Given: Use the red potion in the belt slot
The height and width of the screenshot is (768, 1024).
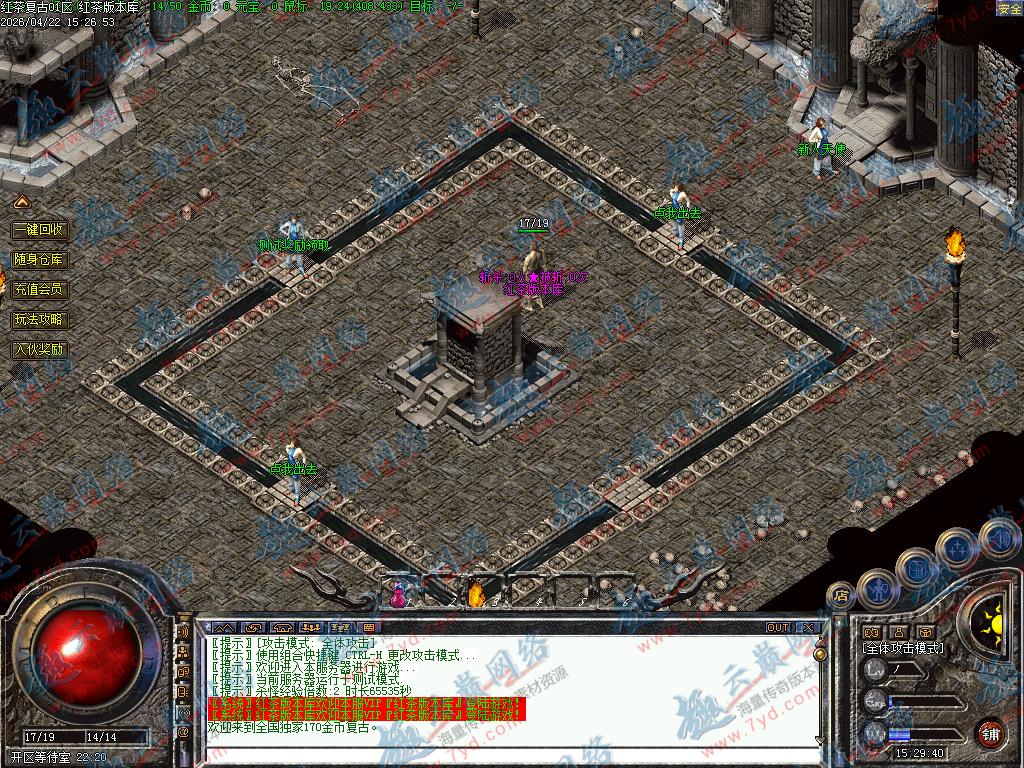Looking at the screenshot, I should (398, 595).
